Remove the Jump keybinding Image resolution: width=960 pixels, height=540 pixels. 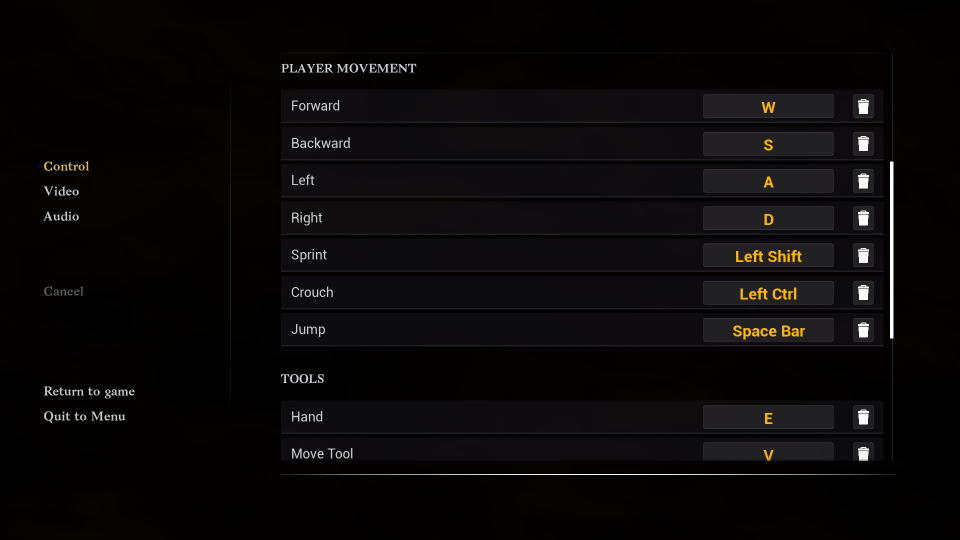tap(863, 330)
